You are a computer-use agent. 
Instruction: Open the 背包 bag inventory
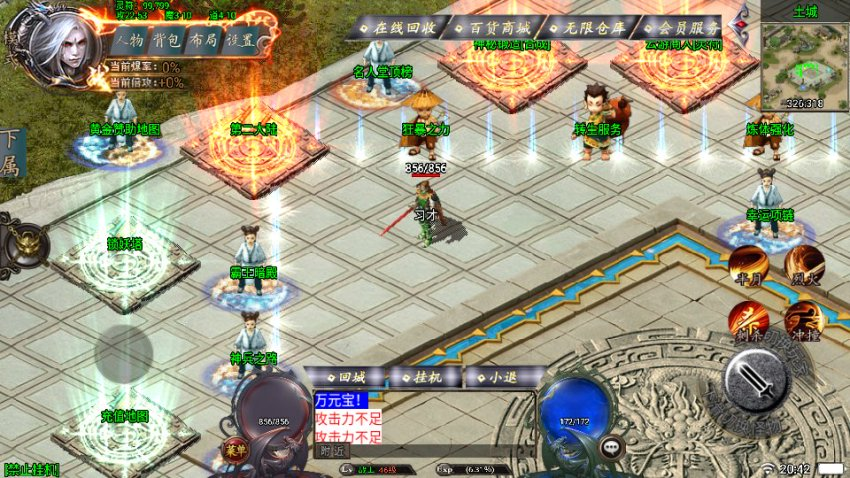point(165,41)
